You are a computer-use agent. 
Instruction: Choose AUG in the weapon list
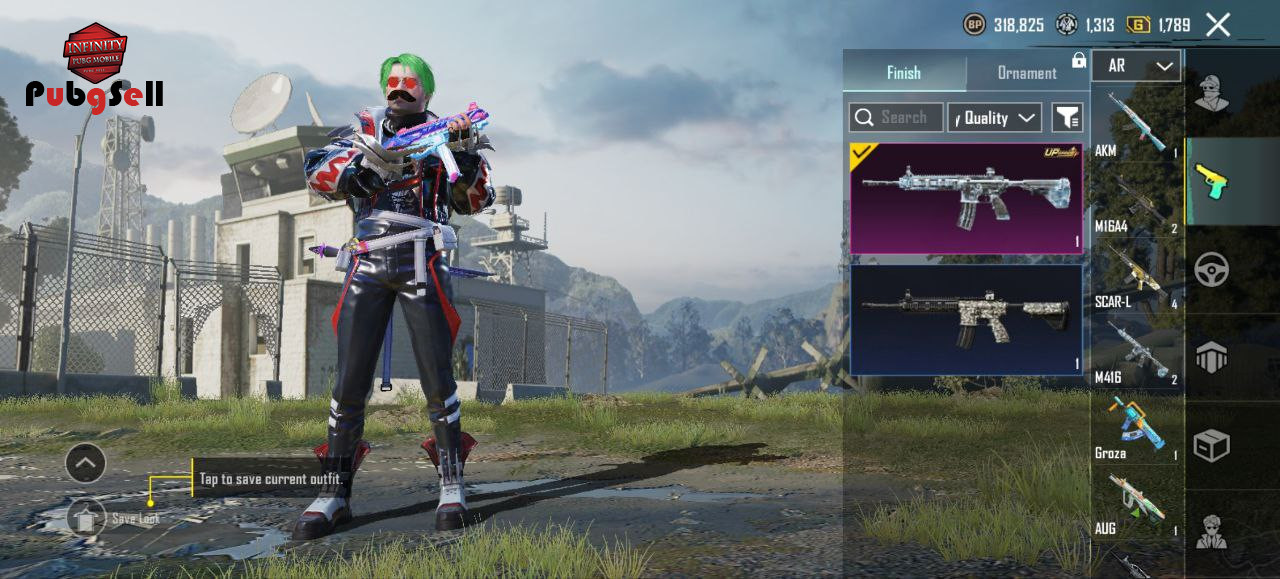(x=1136, y=503)
